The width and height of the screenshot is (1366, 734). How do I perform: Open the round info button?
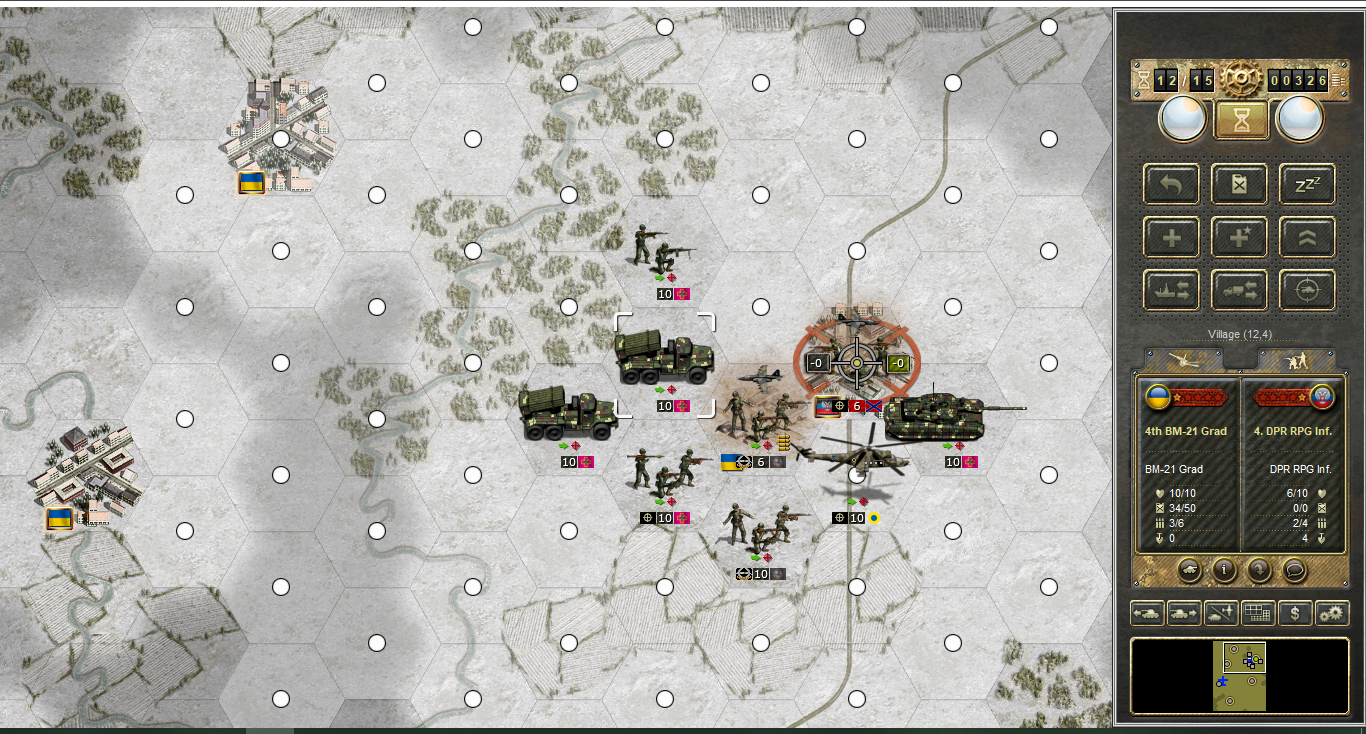pos(1223,571)
